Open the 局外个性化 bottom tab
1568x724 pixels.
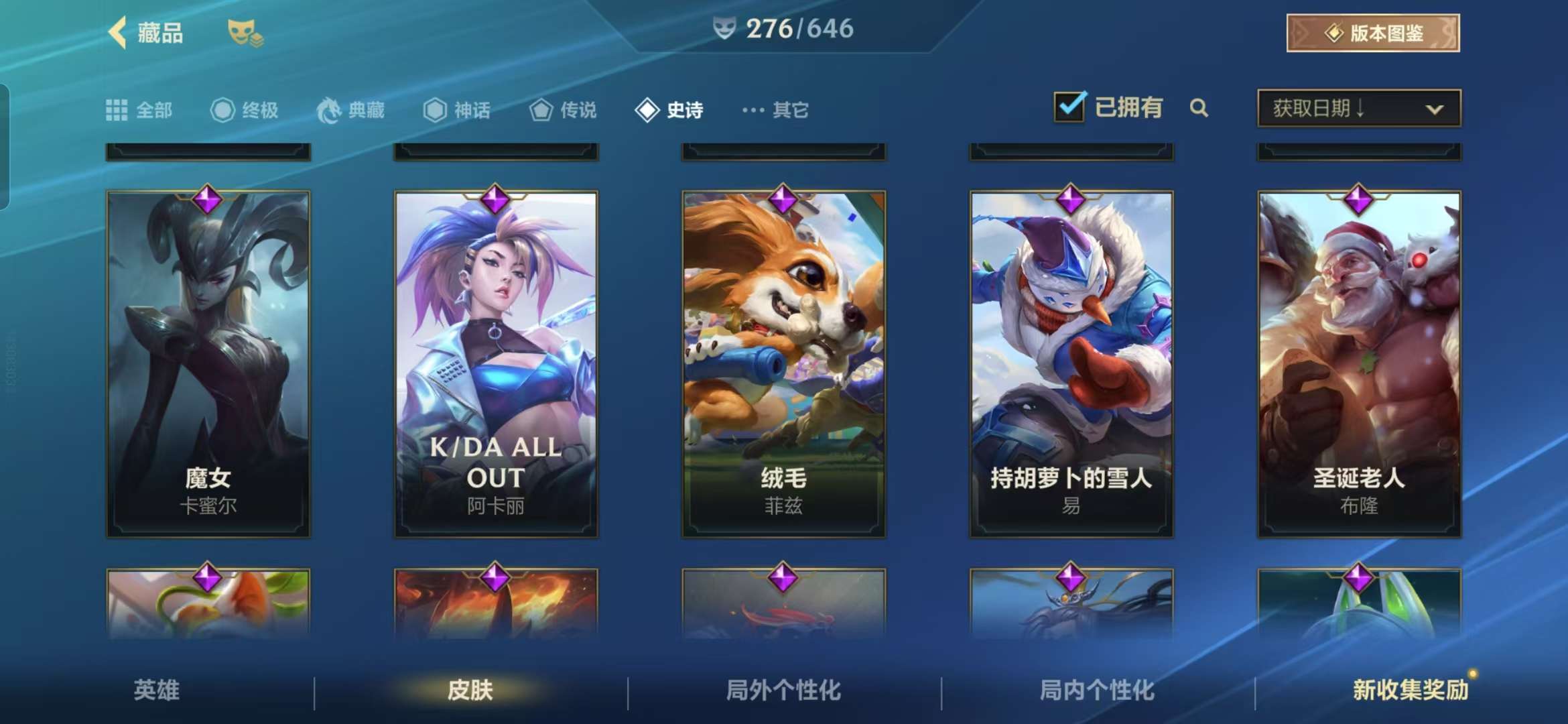click(x=783, y=690)
